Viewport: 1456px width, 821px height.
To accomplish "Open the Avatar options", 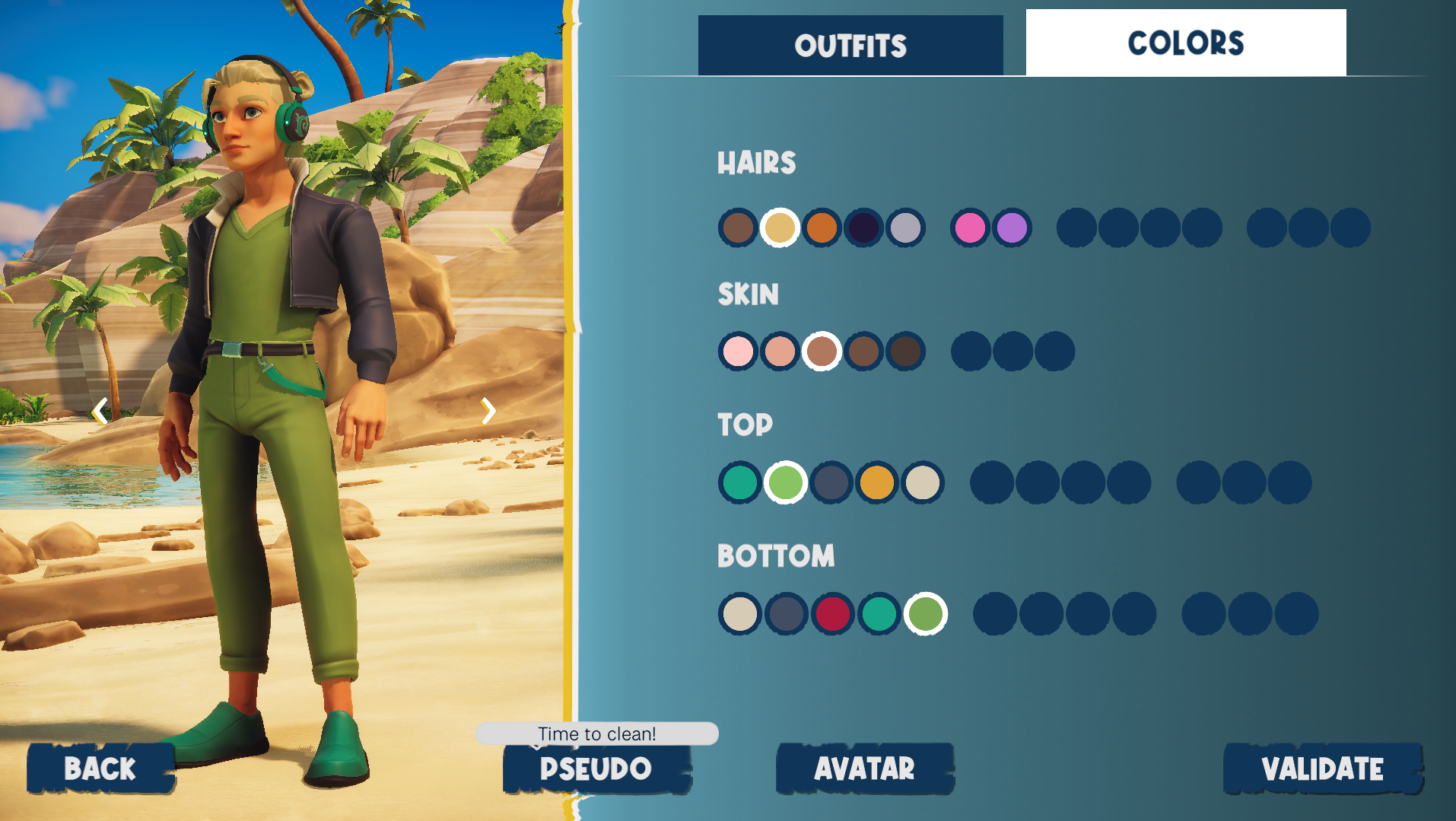I will click(865, 768).
